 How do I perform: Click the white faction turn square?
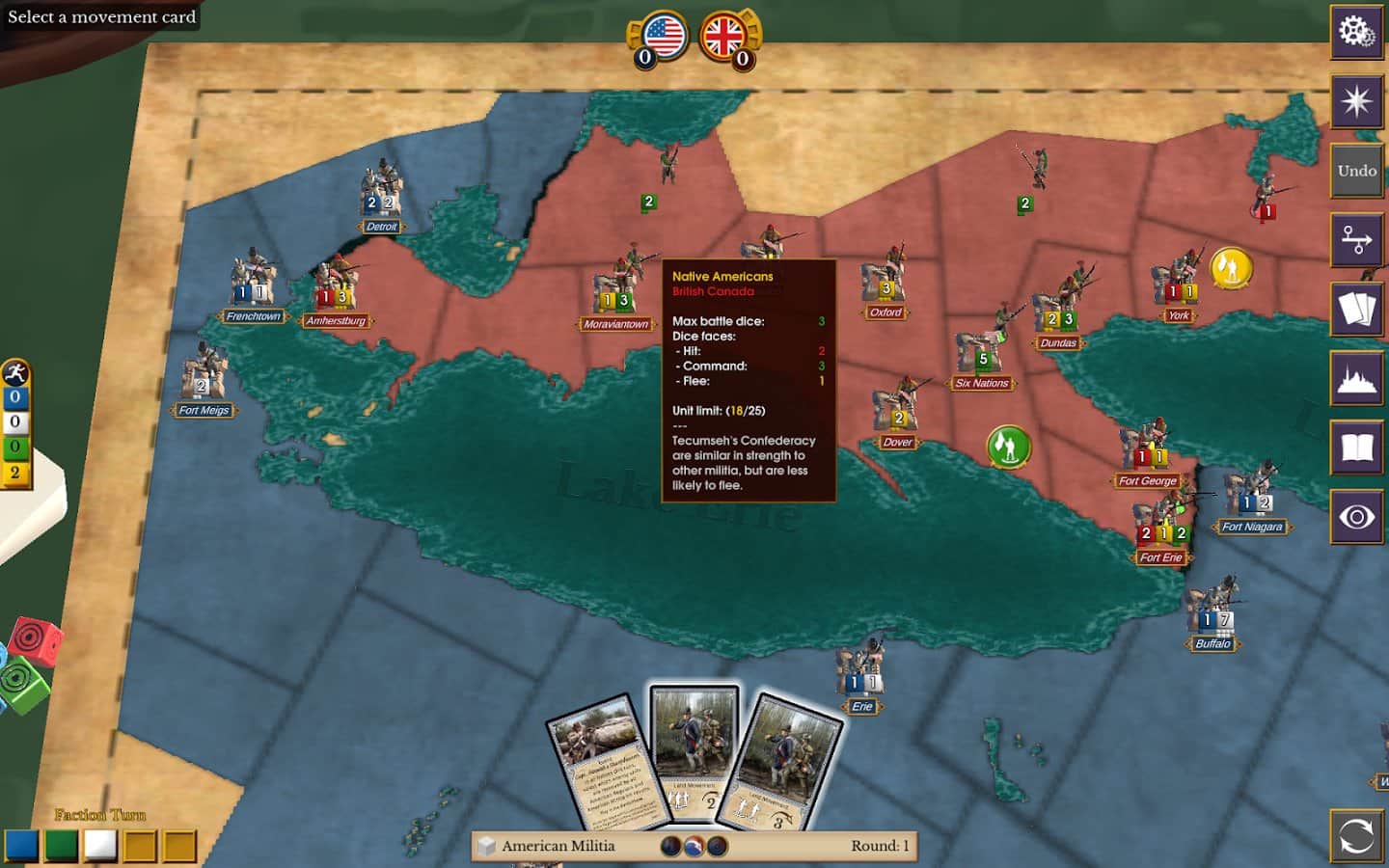(x=100, y=846)
